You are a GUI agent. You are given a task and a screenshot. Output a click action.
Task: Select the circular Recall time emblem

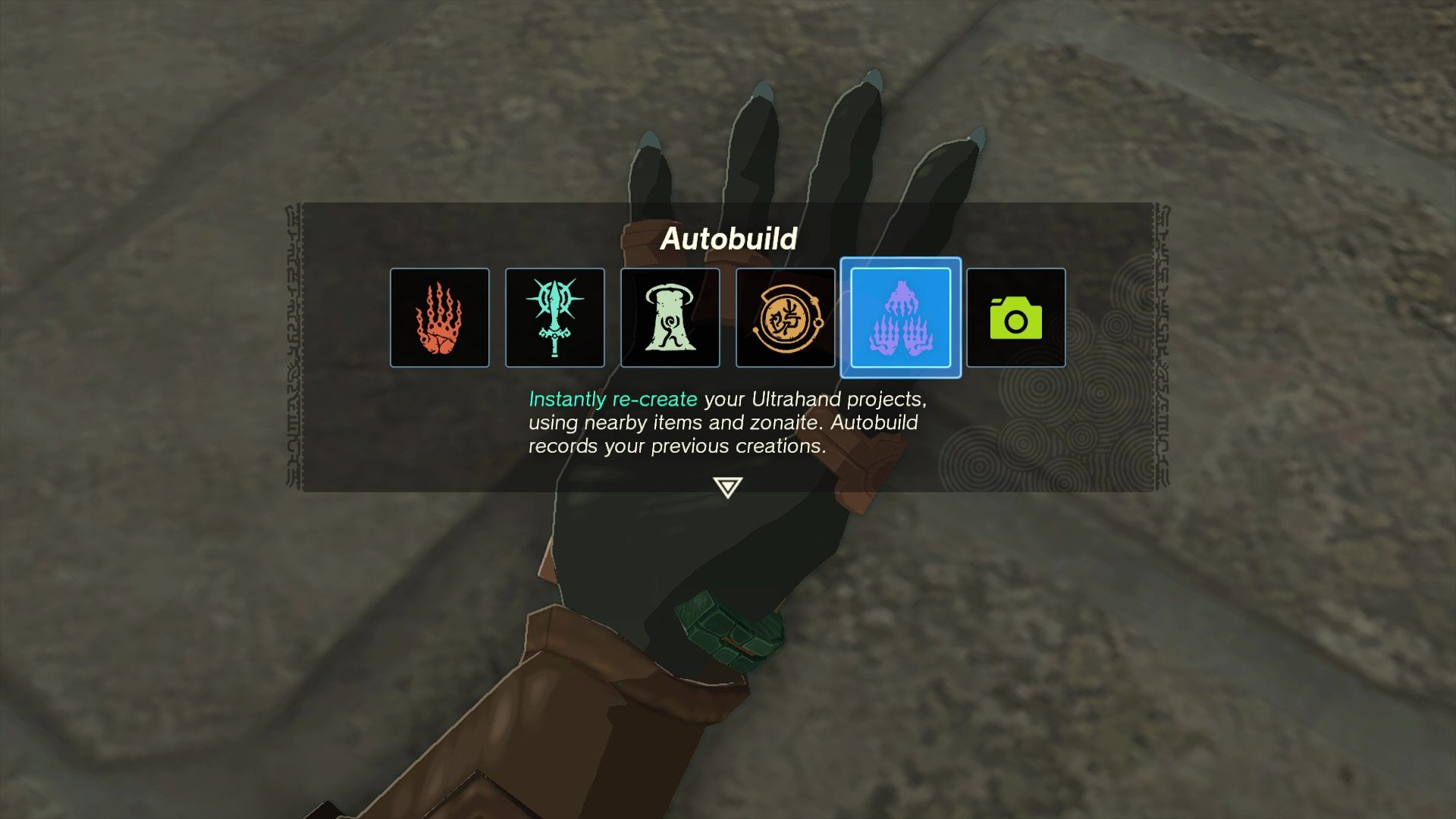[785, 317]
